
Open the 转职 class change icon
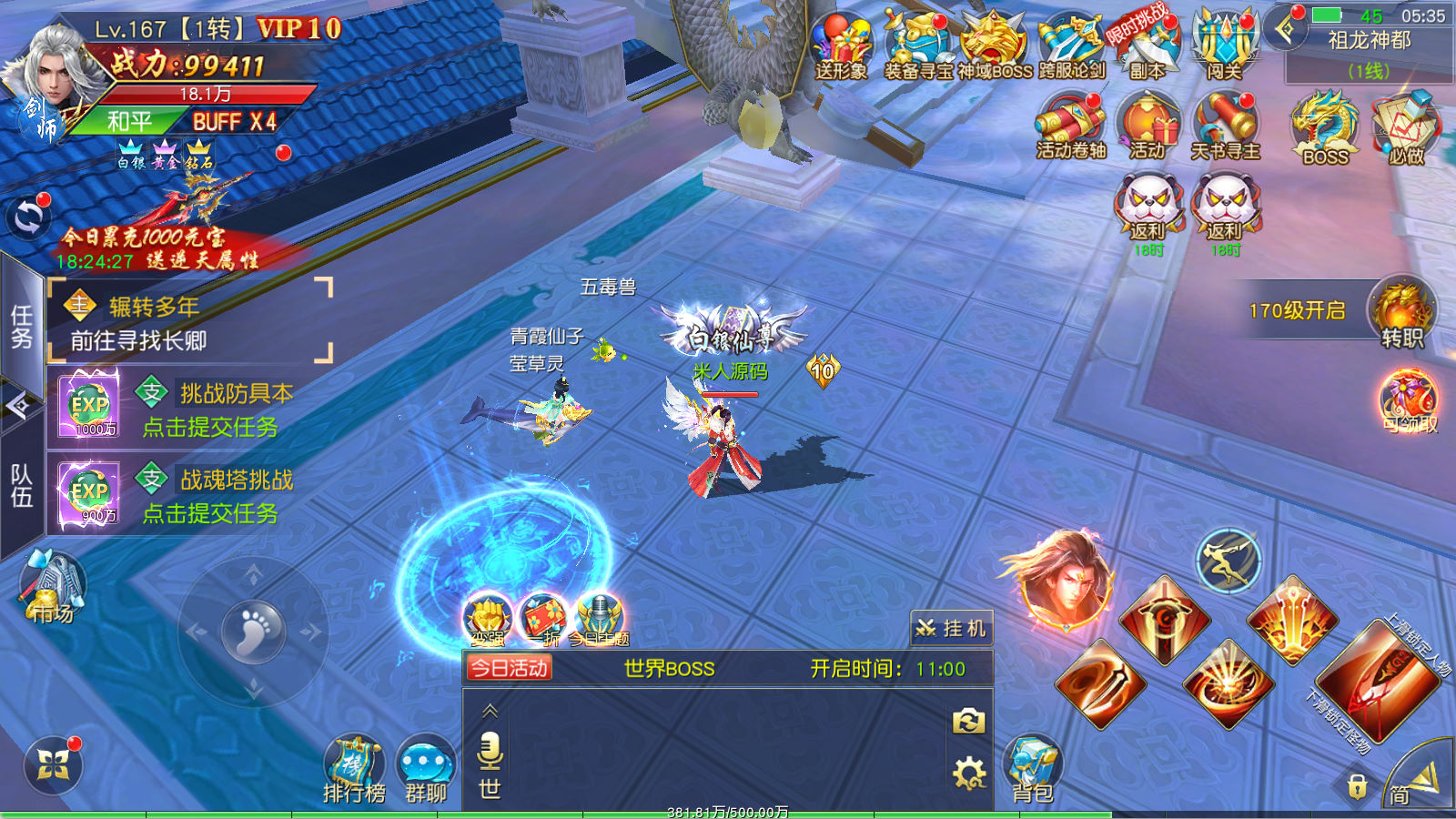1401,314
